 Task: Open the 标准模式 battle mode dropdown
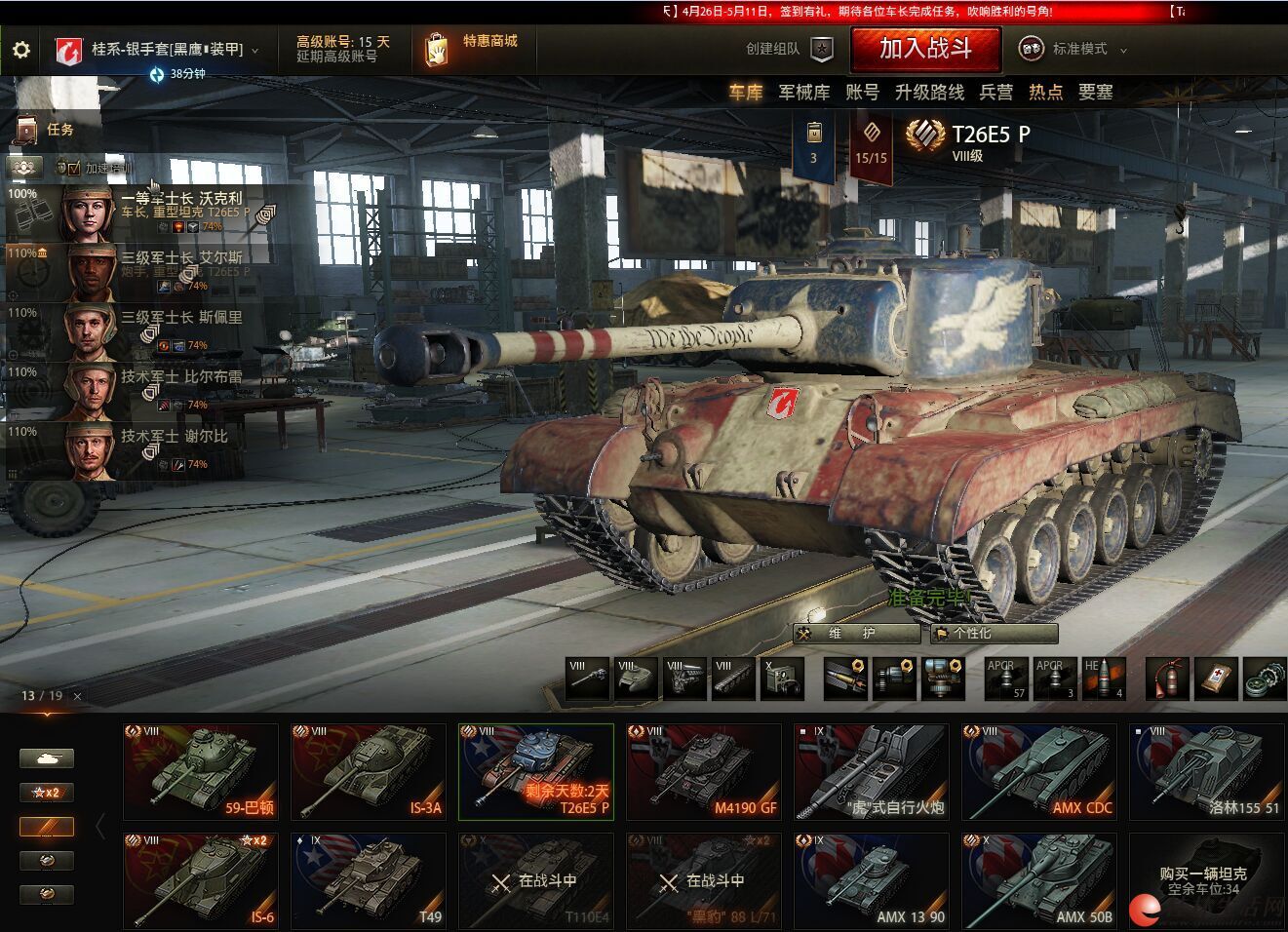tap(1074, 49)
